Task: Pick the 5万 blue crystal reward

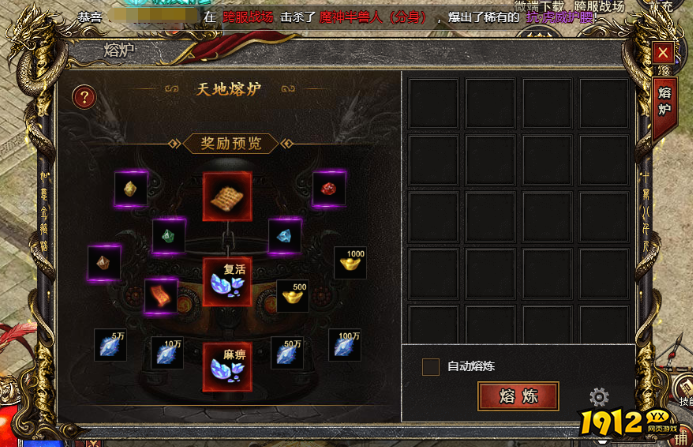Action: pos(110,345)
